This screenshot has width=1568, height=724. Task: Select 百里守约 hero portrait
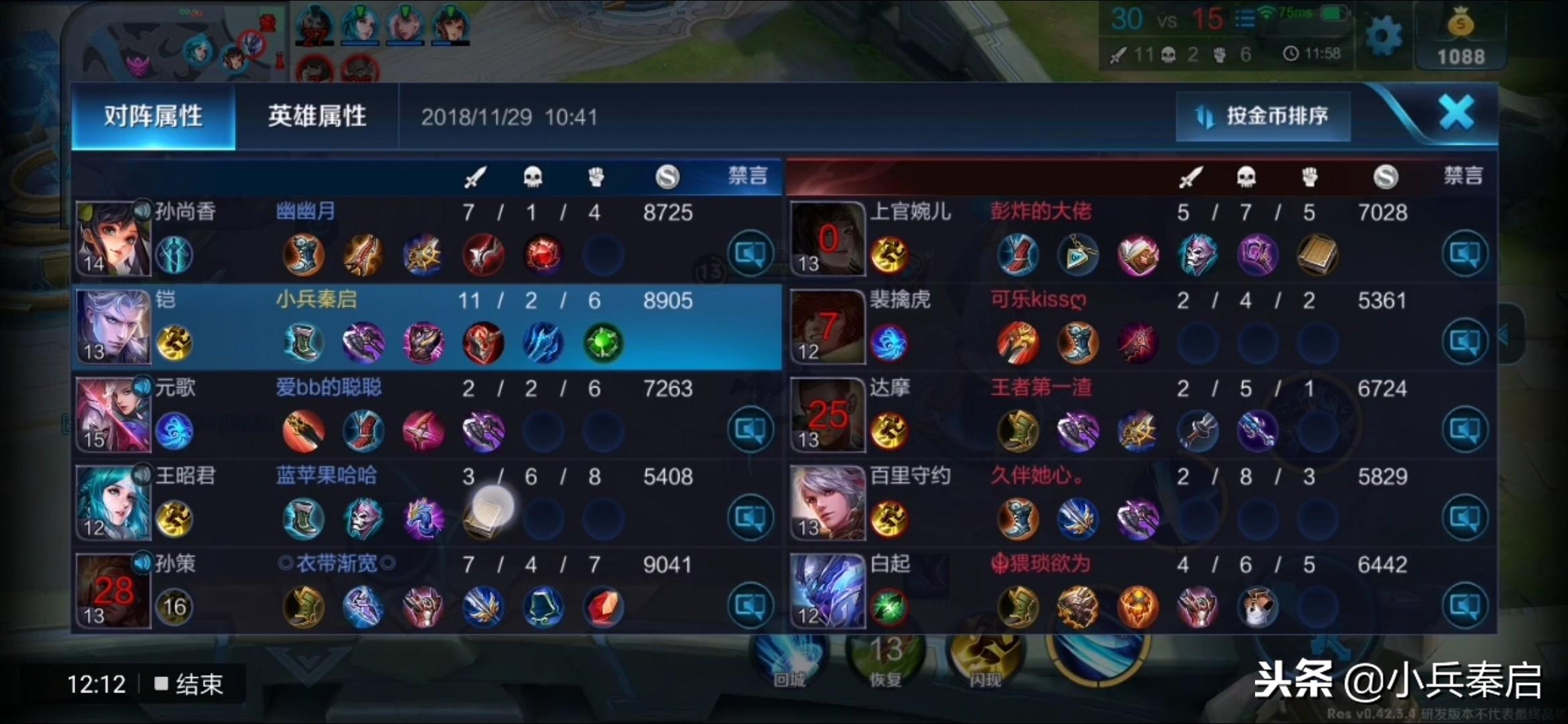coord(828,503)
